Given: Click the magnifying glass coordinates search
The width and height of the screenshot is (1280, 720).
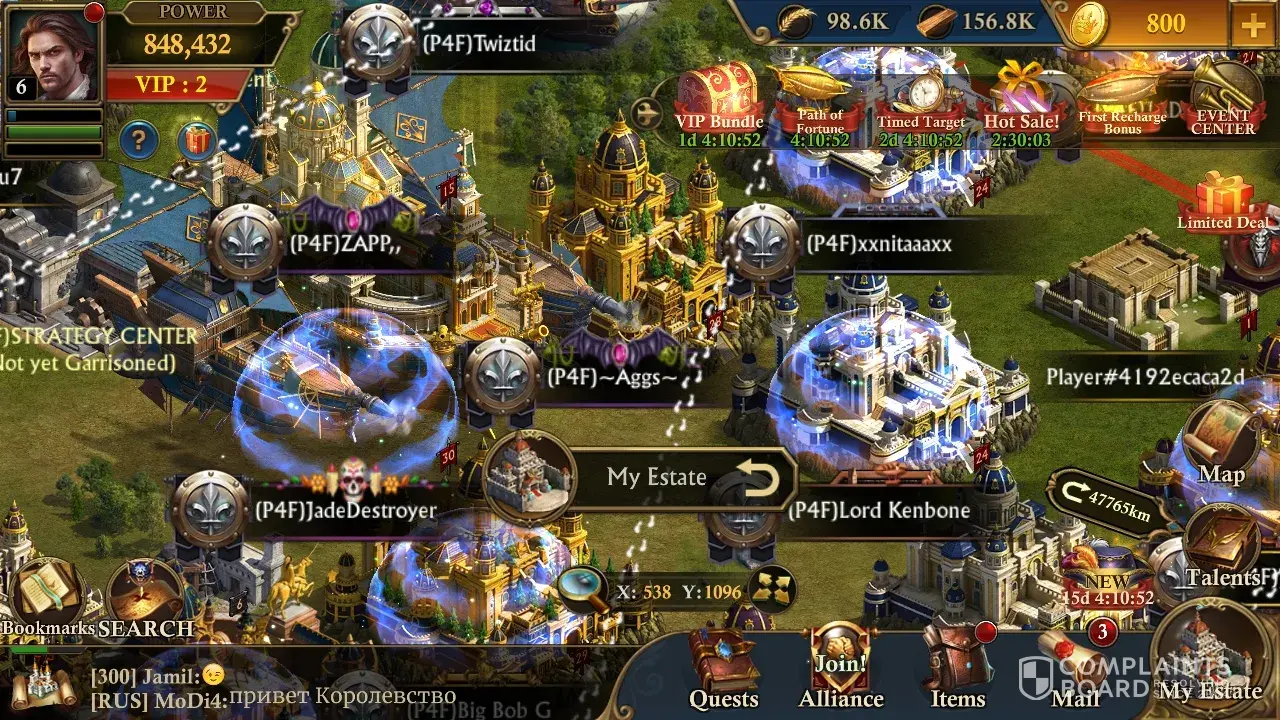Looking at the screenshot, I should 582,590.
